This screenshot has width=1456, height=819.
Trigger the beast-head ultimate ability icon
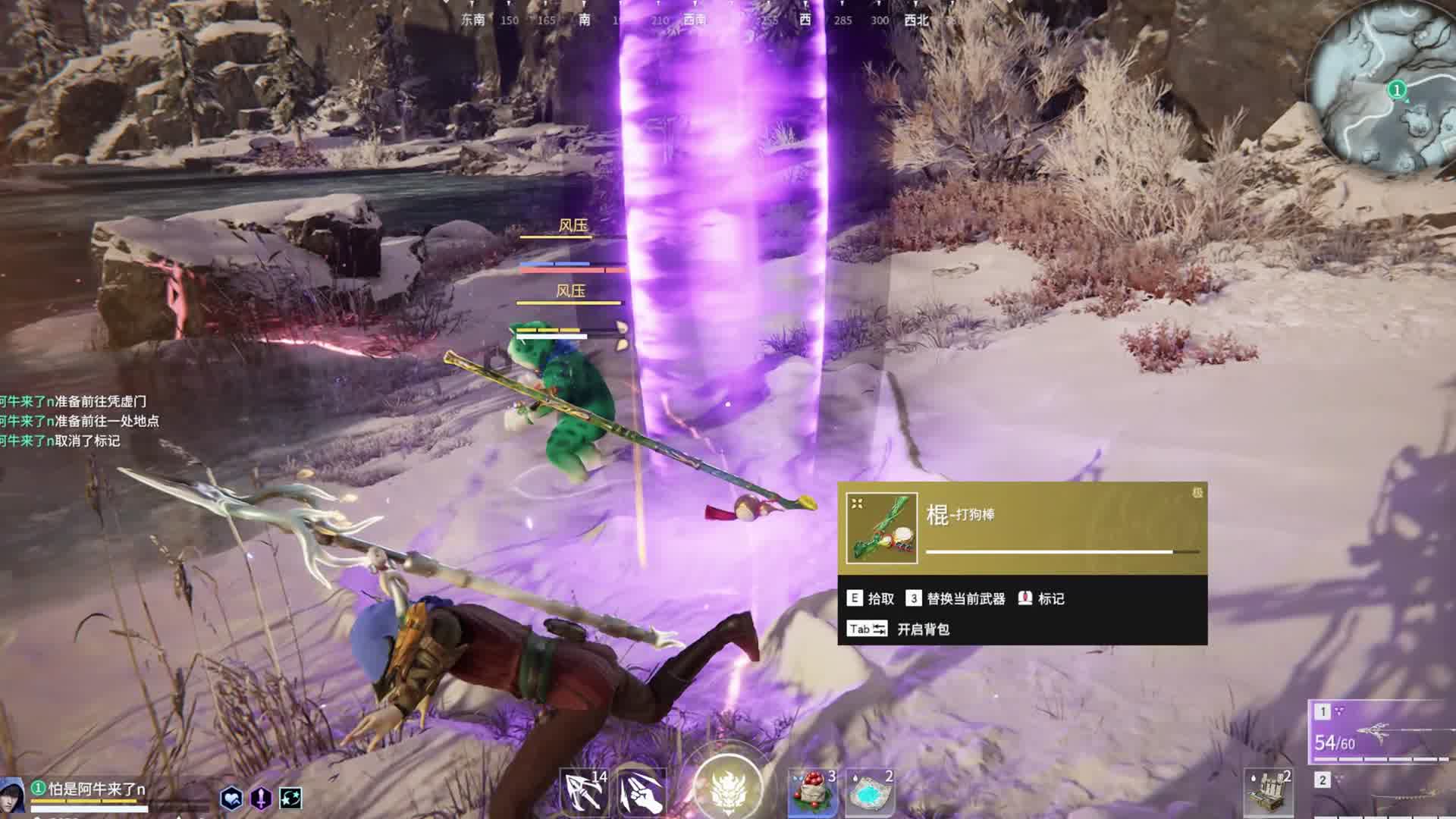point(728,786)
